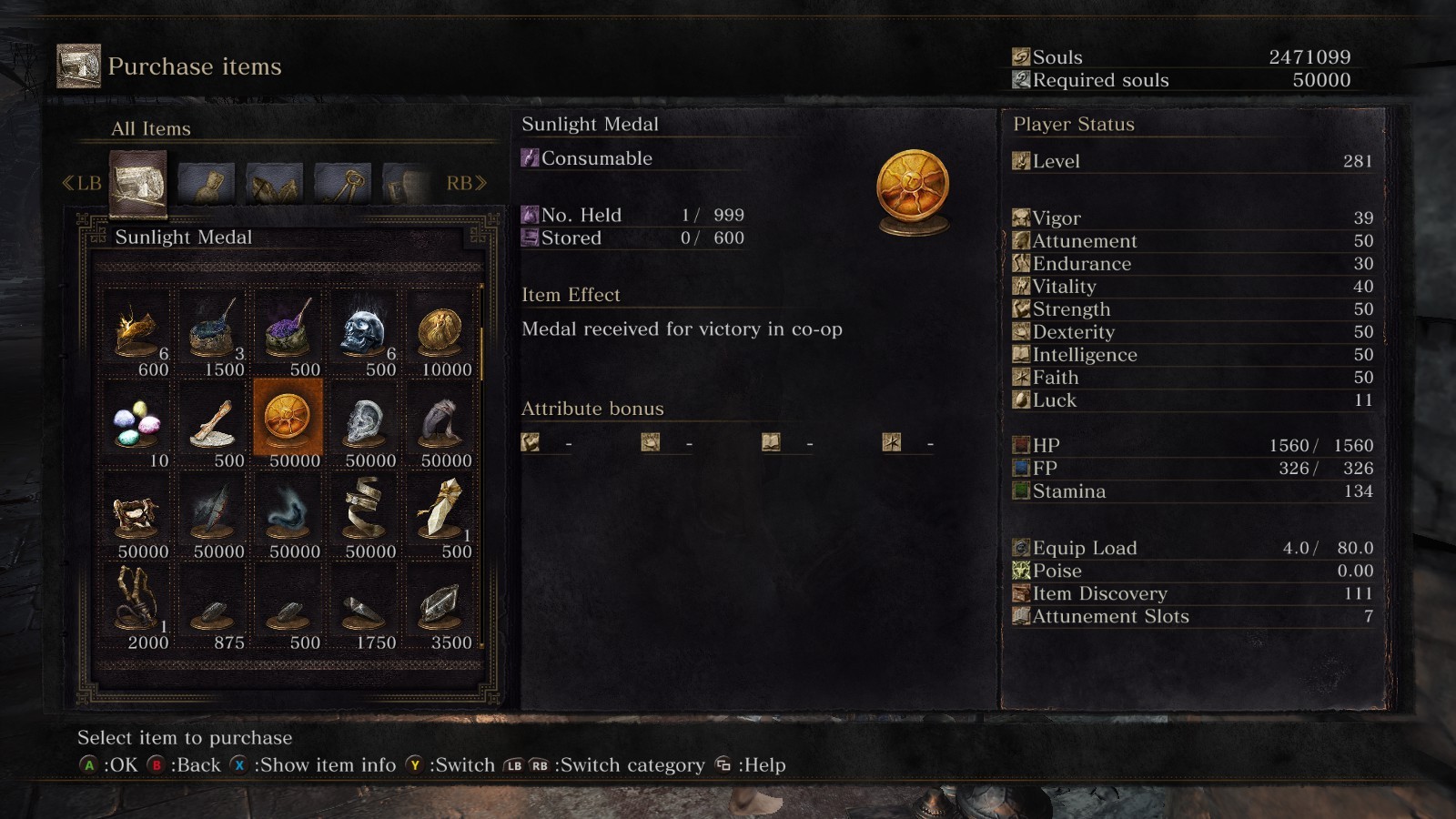This screenshot has height=819, width=1456.
Task: Switch to the All Items chest tab
Action: tap(138, 184)
